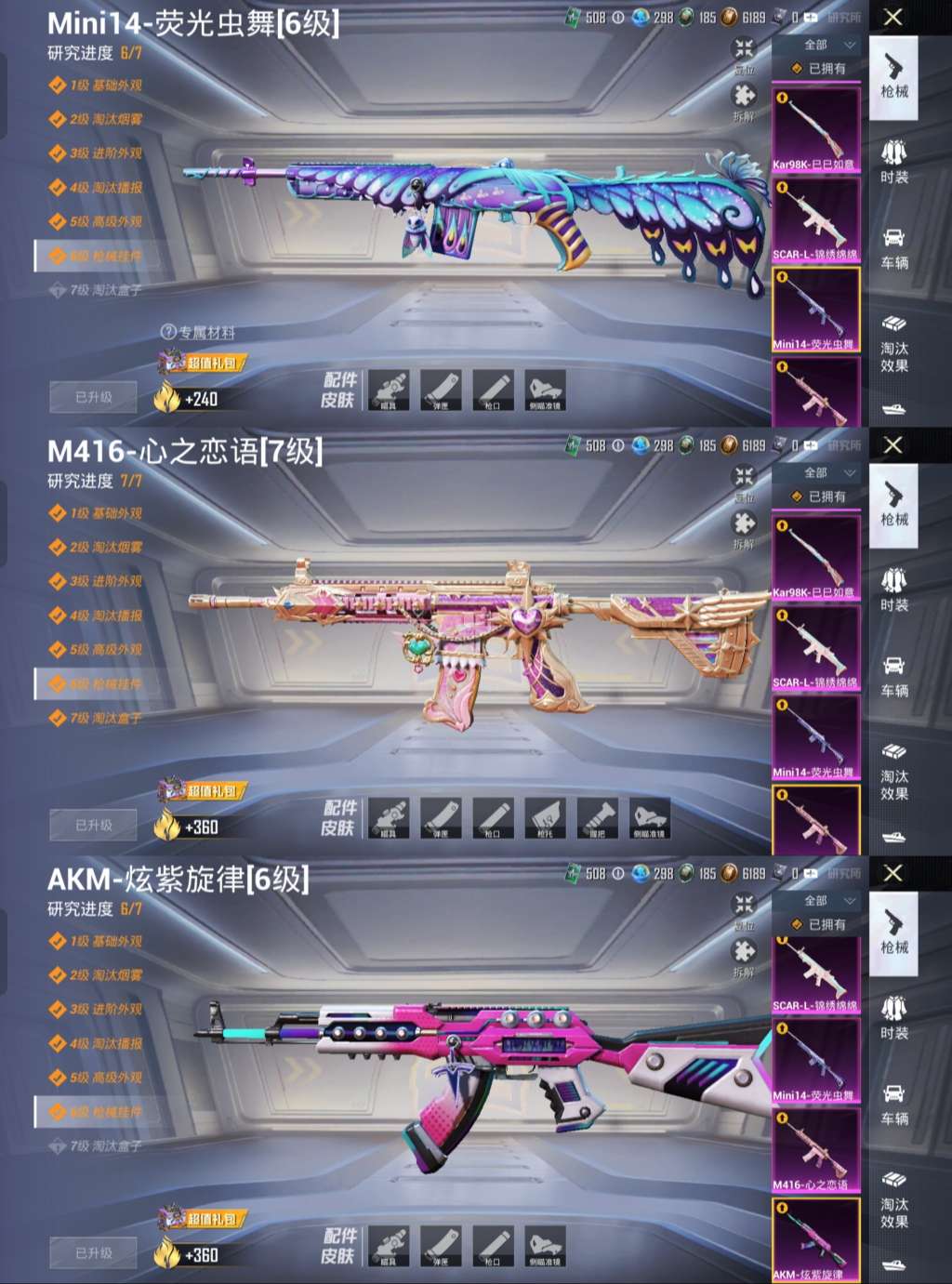The image size is (952, 1284).
Task: Select the thumbnail labeled M416-心之恋语
Action: (x=816, y=1150)
